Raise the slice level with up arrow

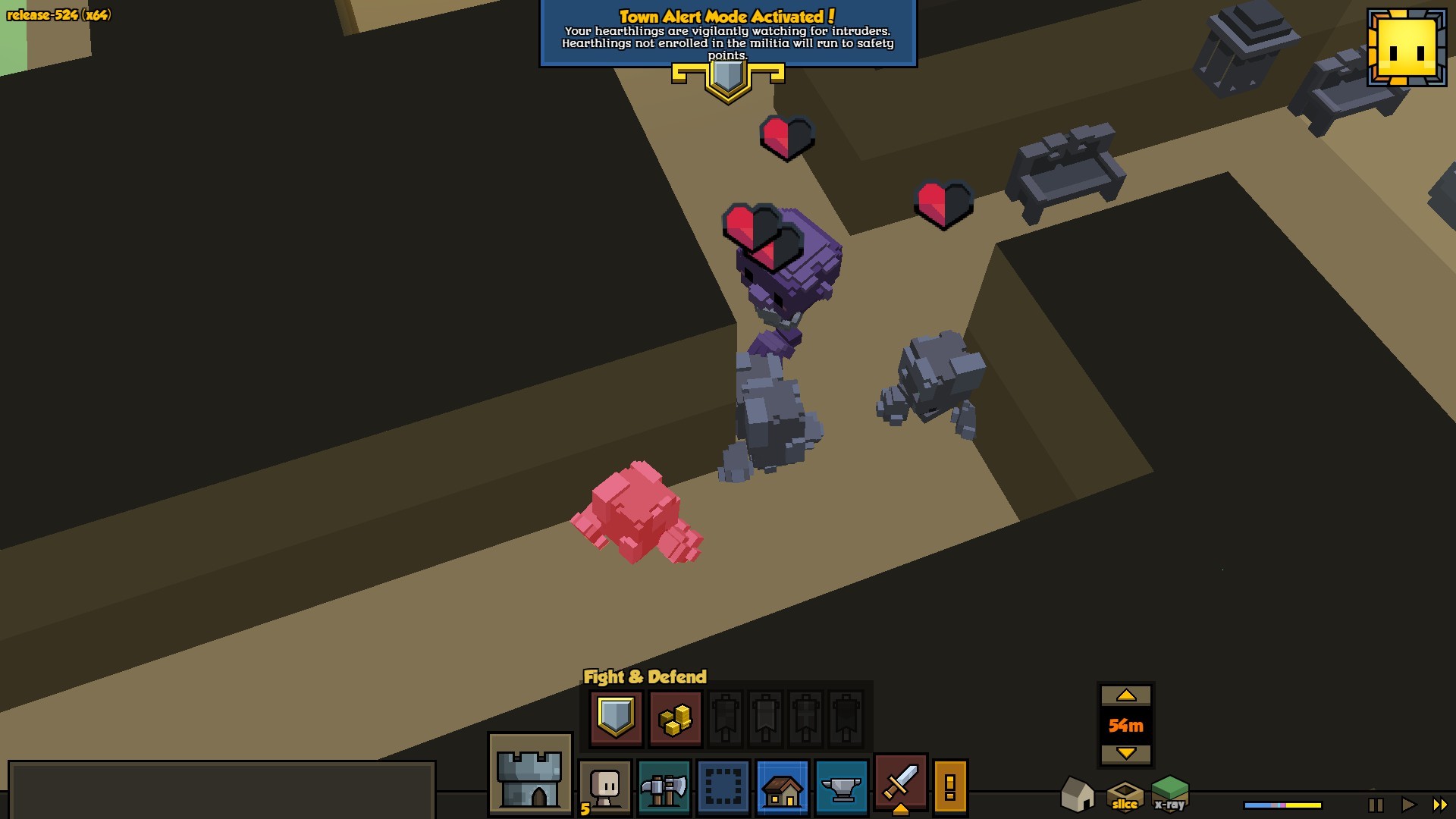[x=1126, y=695]
